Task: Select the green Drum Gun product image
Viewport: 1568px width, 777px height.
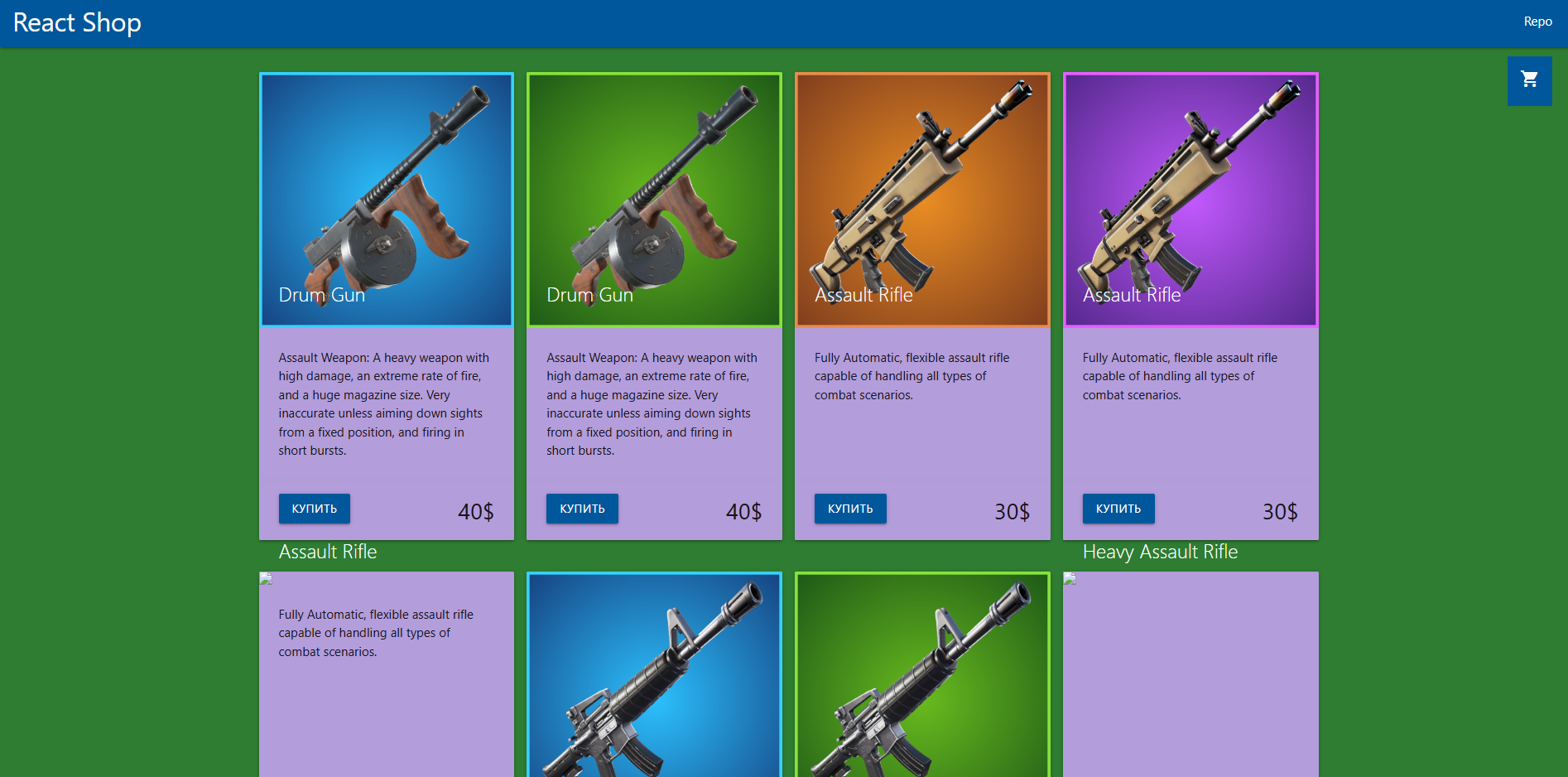Action: click(654, 199)
